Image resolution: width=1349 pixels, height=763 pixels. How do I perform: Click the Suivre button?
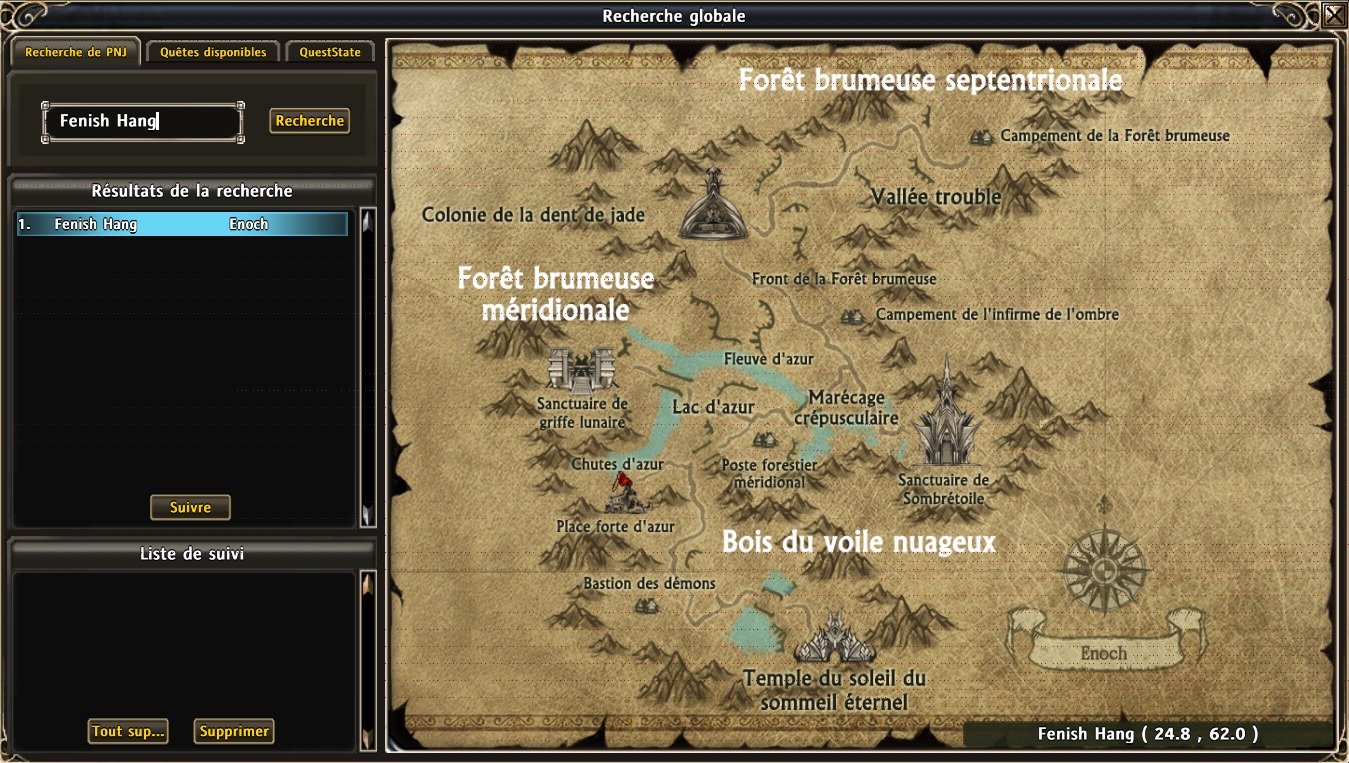pos(190,507)
